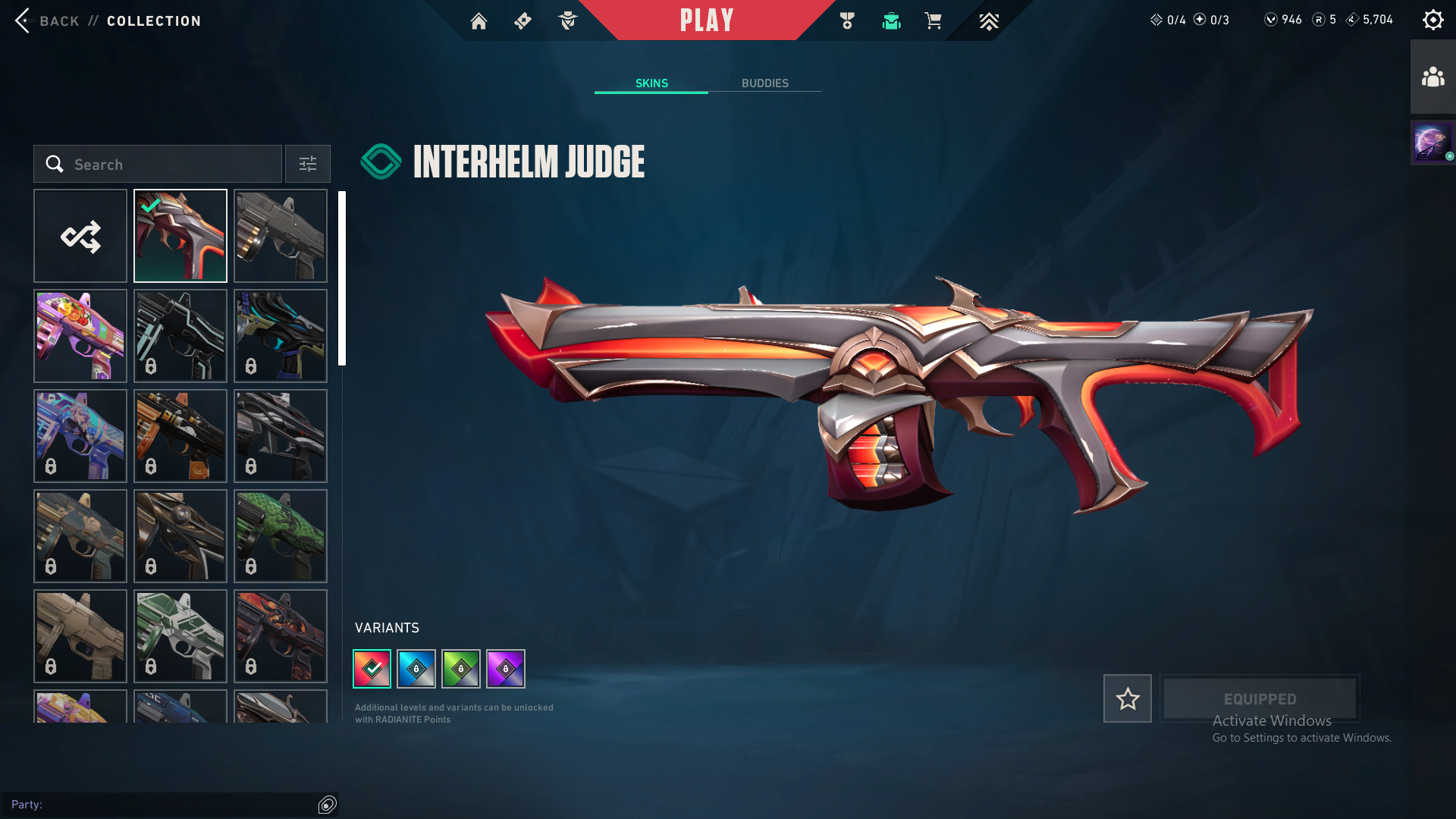This screenshot has height=819, width=1456.
Task: Start matchmaking with the PLAY button
Action: click(x=707, y=20)
